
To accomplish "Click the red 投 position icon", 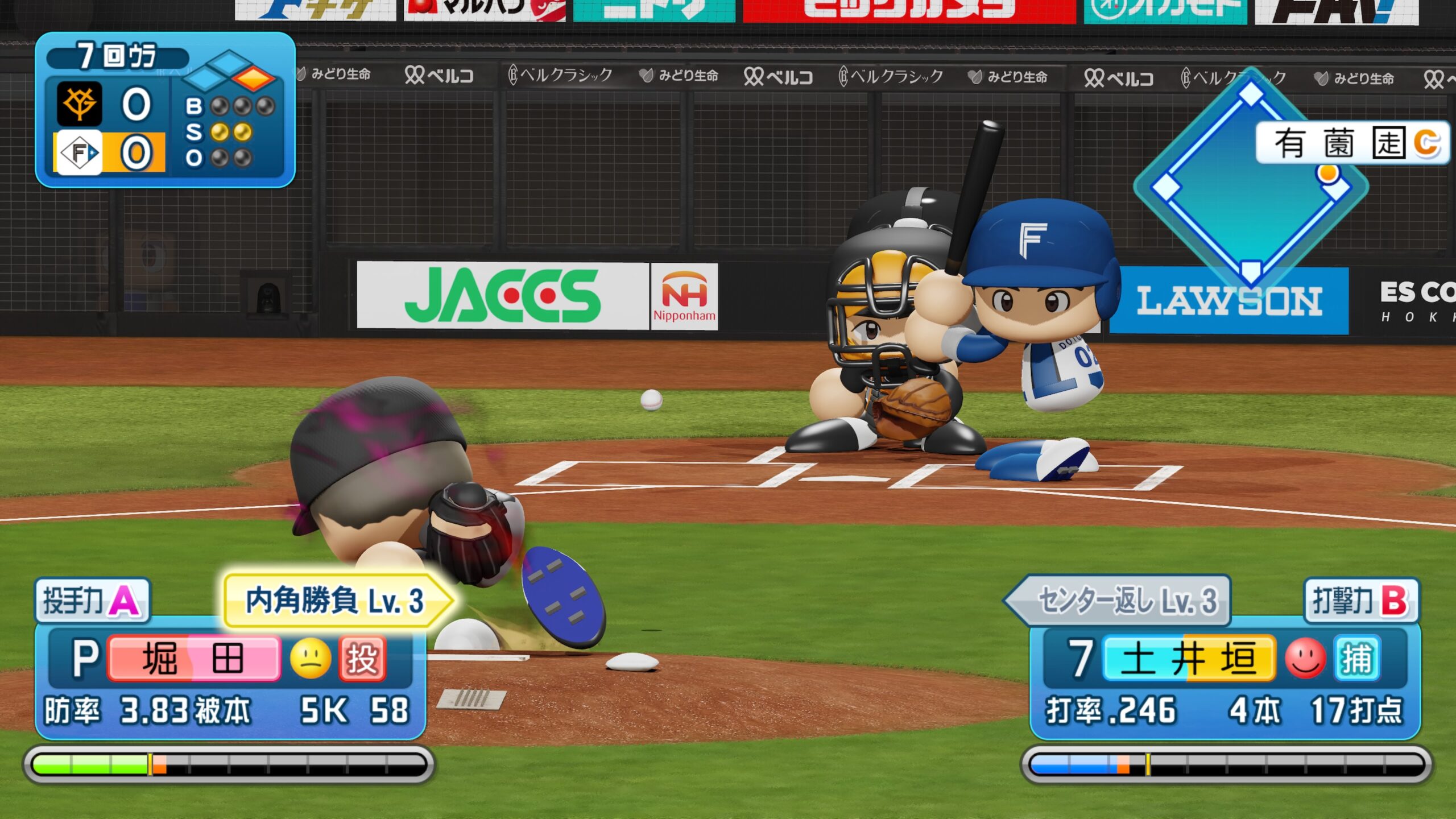I will [x=362, y=659].
